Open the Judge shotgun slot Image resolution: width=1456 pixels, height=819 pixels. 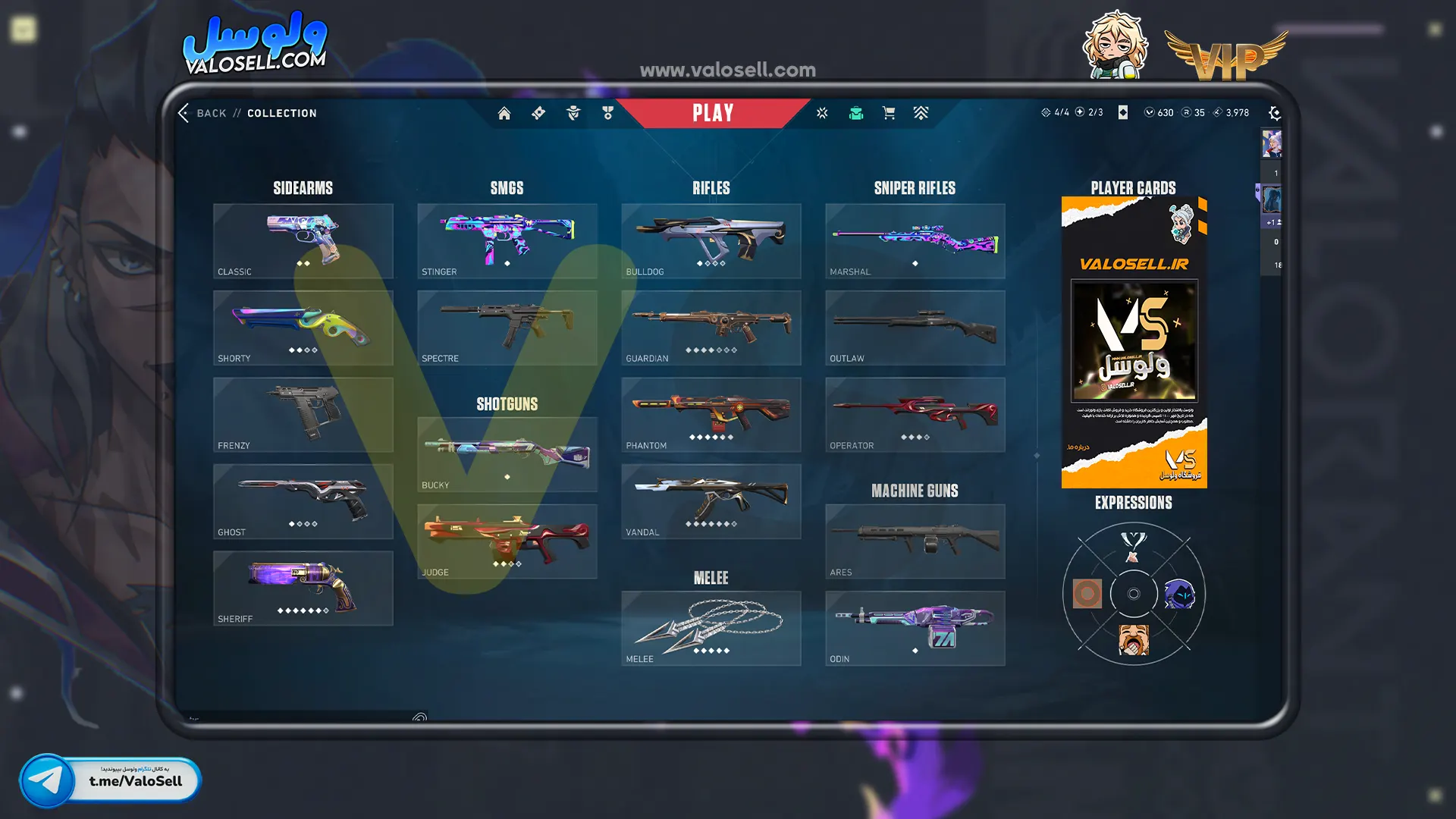tap(507, 541)
